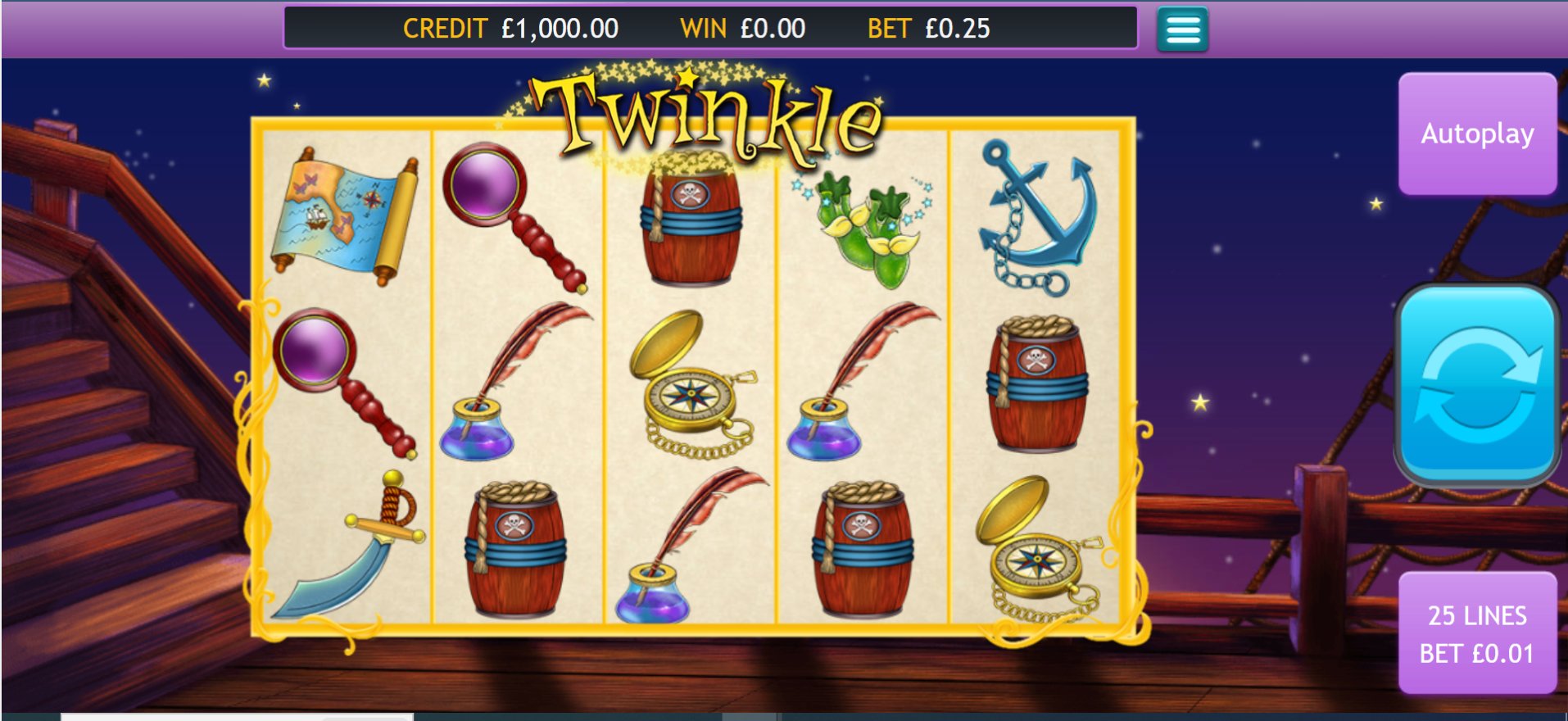
Task: Start Autoplay mode
Action: 1477,134
